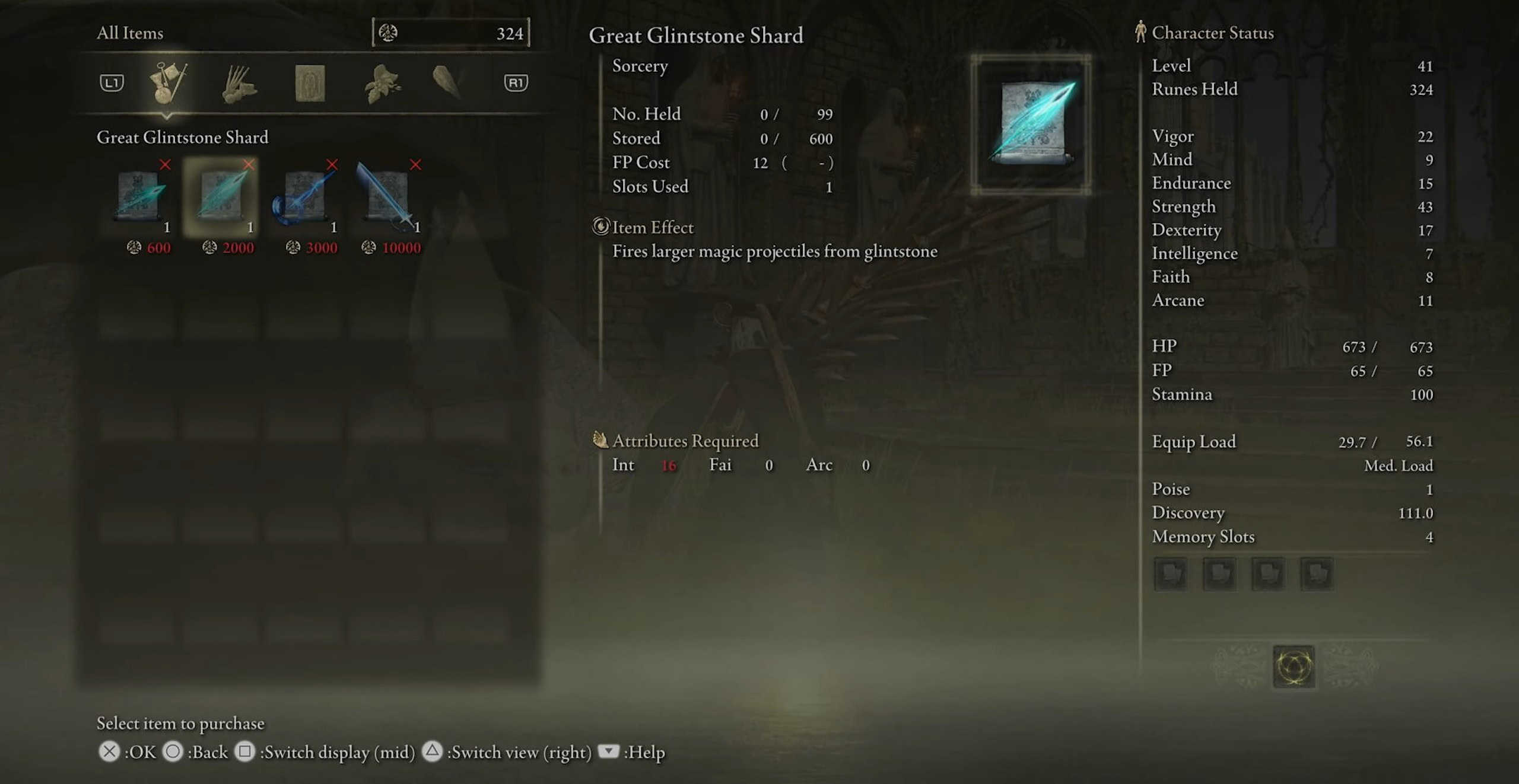The height and width of the screenshot is (784, 1519).
Task: Select the All Items flag-and-pouch tab
Action: (167, 82)
